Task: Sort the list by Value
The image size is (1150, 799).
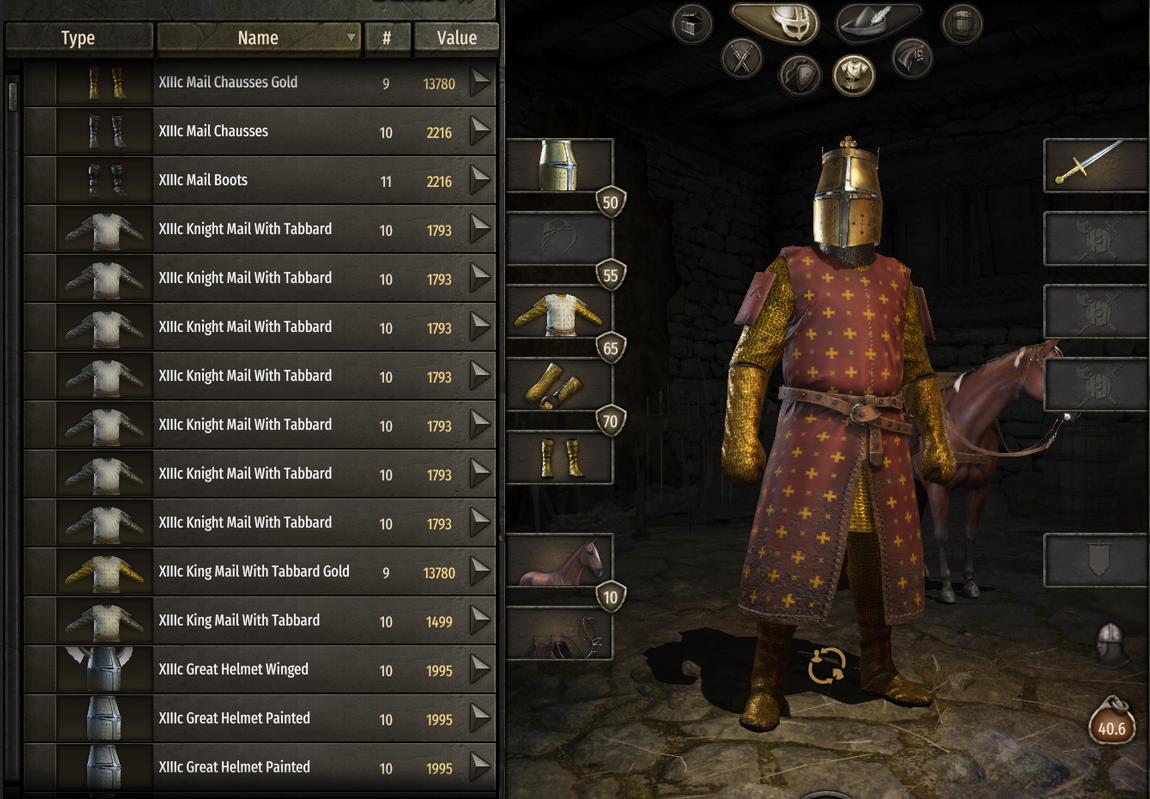Action: [x=457, y=38]
